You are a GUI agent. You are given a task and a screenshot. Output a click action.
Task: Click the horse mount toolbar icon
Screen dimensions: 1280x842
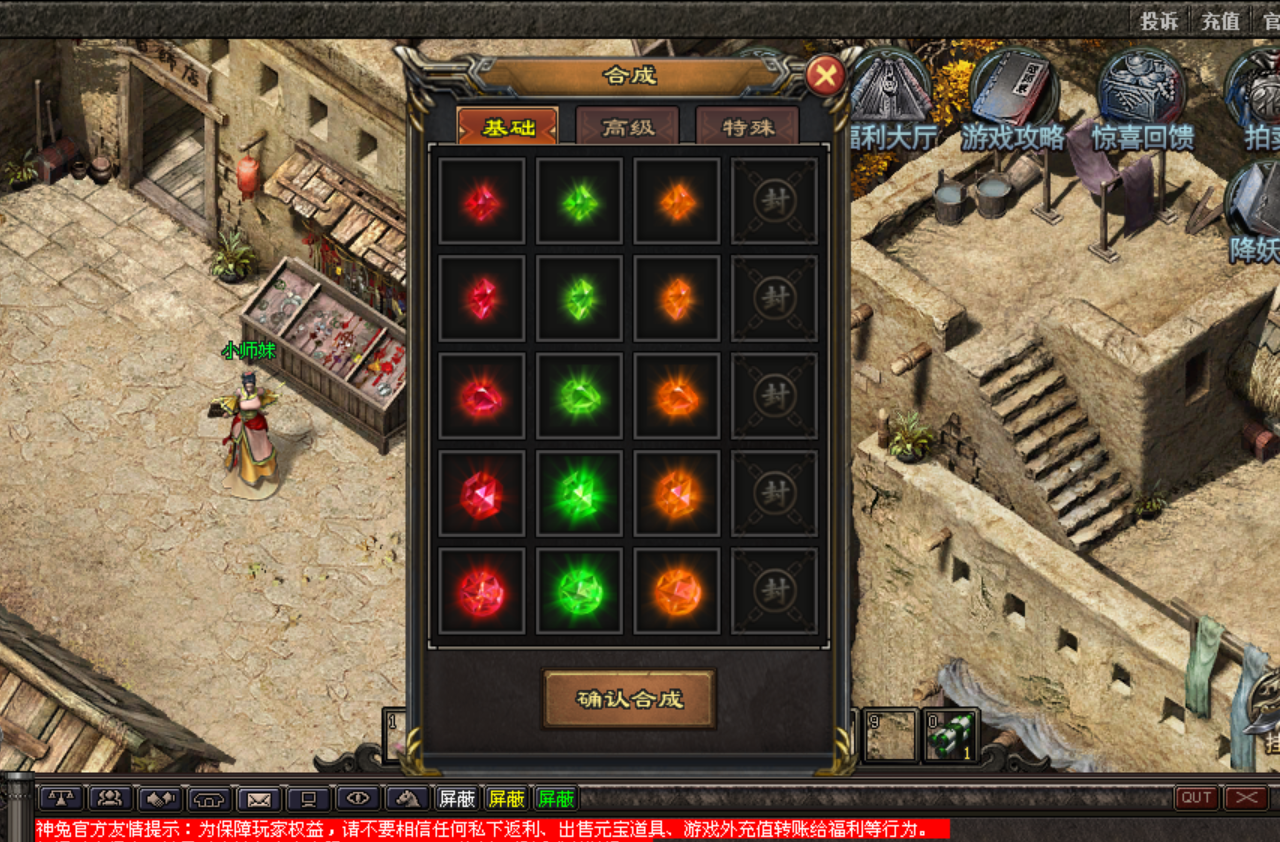(x=407, y=799)
